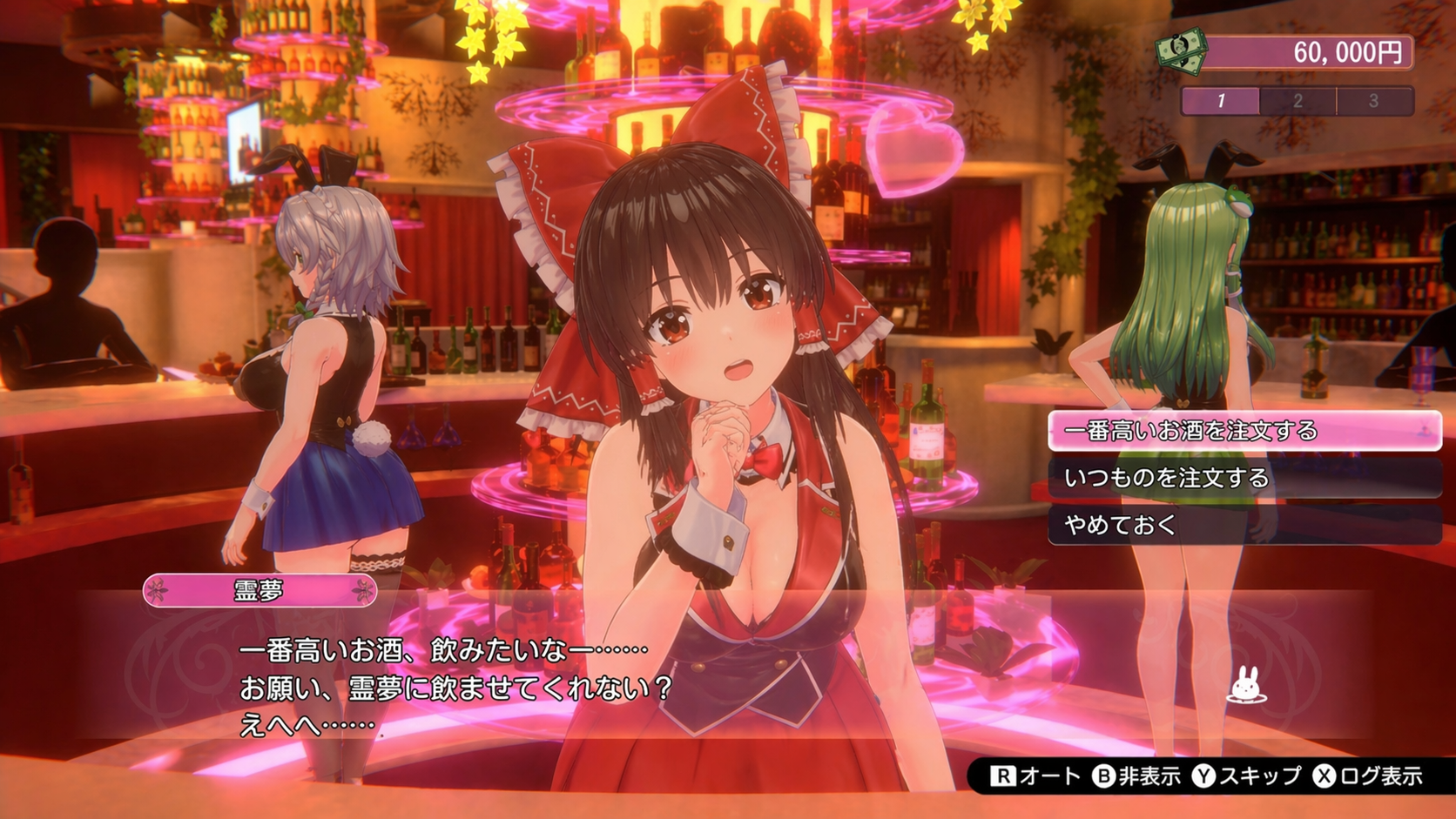Go to page tab 3
This screenshot has width=1456, height=819.
click(x=1374, y=101)
